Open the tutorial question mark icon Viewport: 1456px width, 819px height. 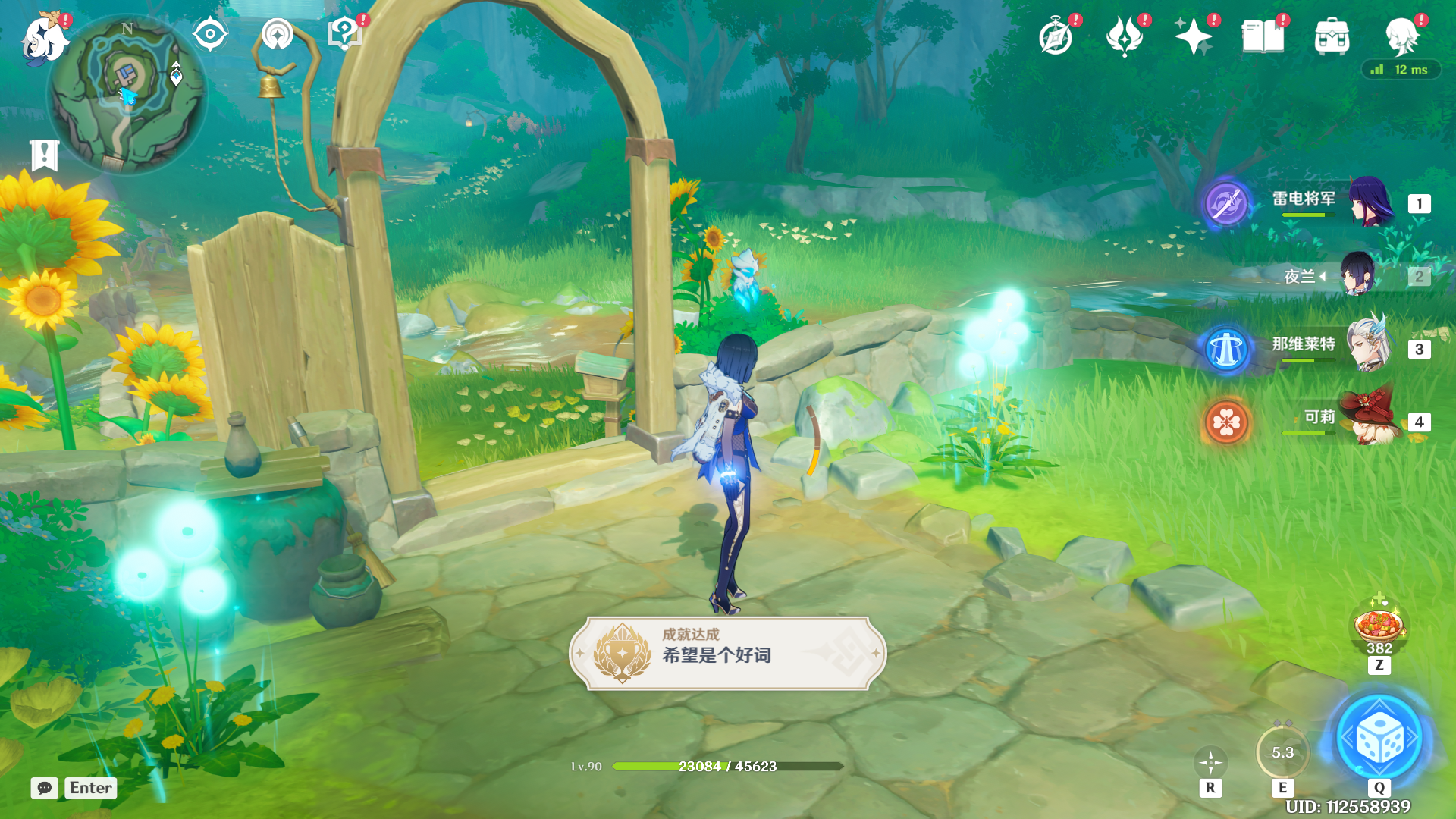[x=344, y=35]
